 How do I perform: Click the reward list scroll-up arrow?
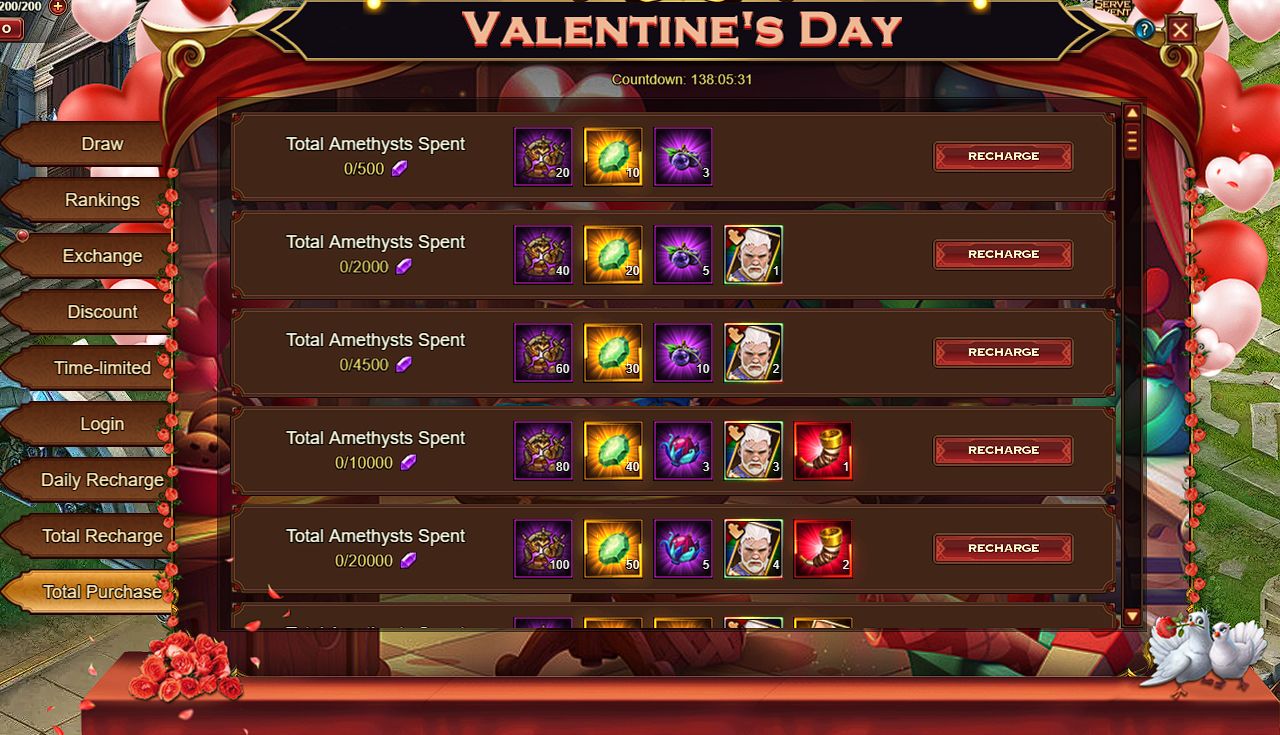(x=1132, y=113)
